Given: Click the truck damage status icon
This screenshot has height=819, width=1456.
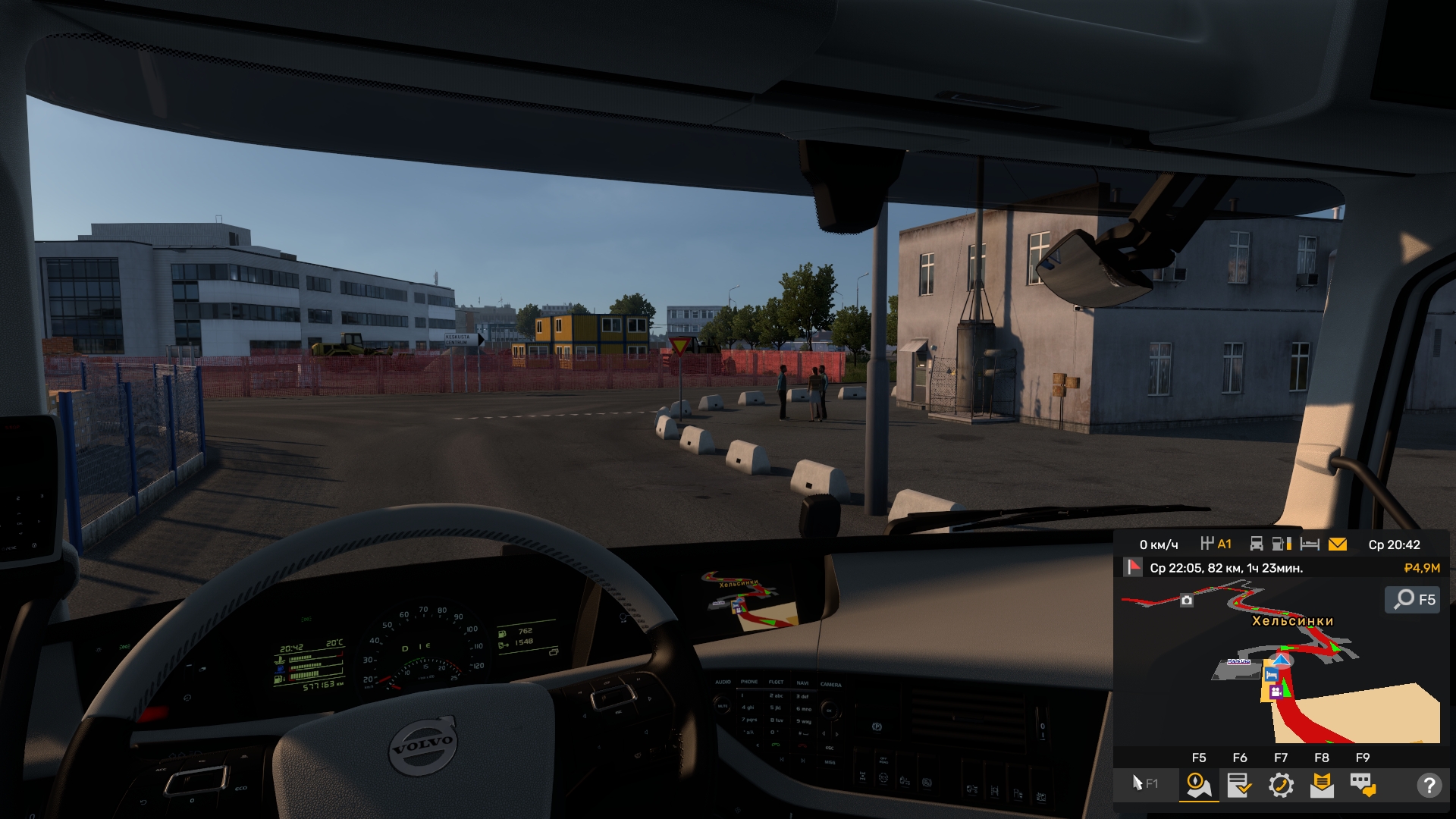Looking at the screenshot, I should click(1257, 544).
